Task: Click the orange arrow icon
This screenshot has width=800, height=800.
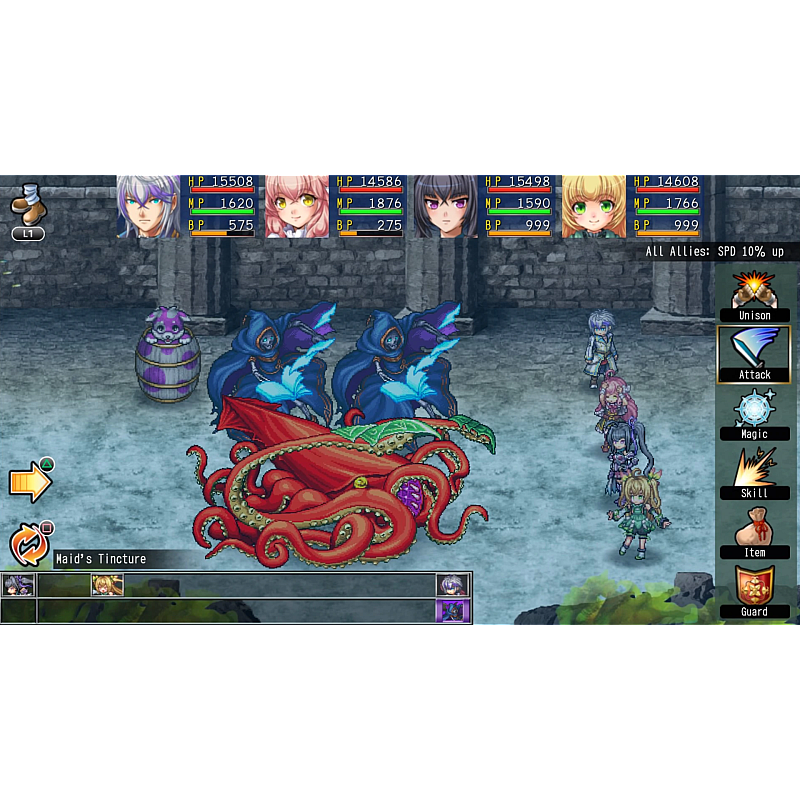Action: click(29, 483)
